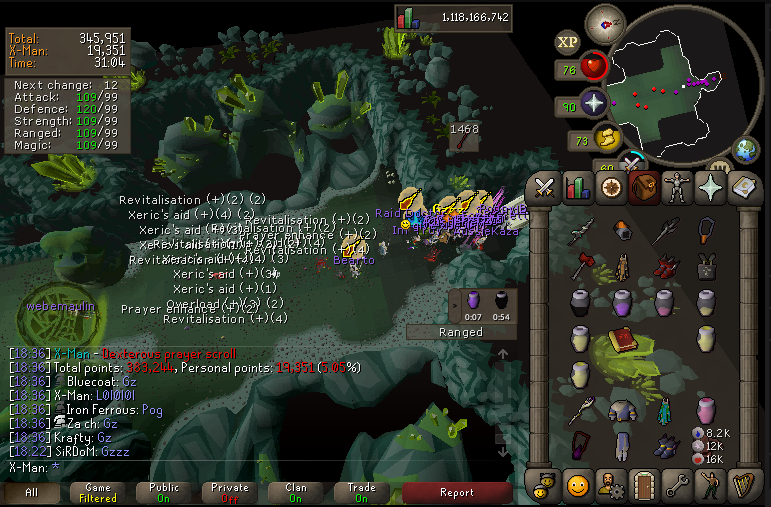Toggle the Game chat filter

click(x=97, y=492)
